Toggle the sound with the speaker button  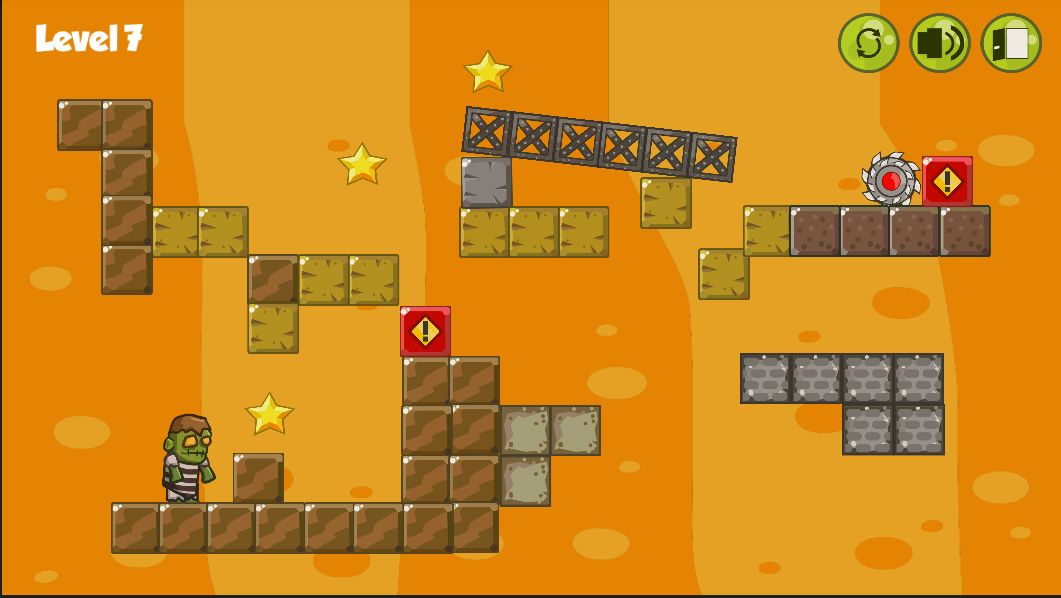point(939,43)
